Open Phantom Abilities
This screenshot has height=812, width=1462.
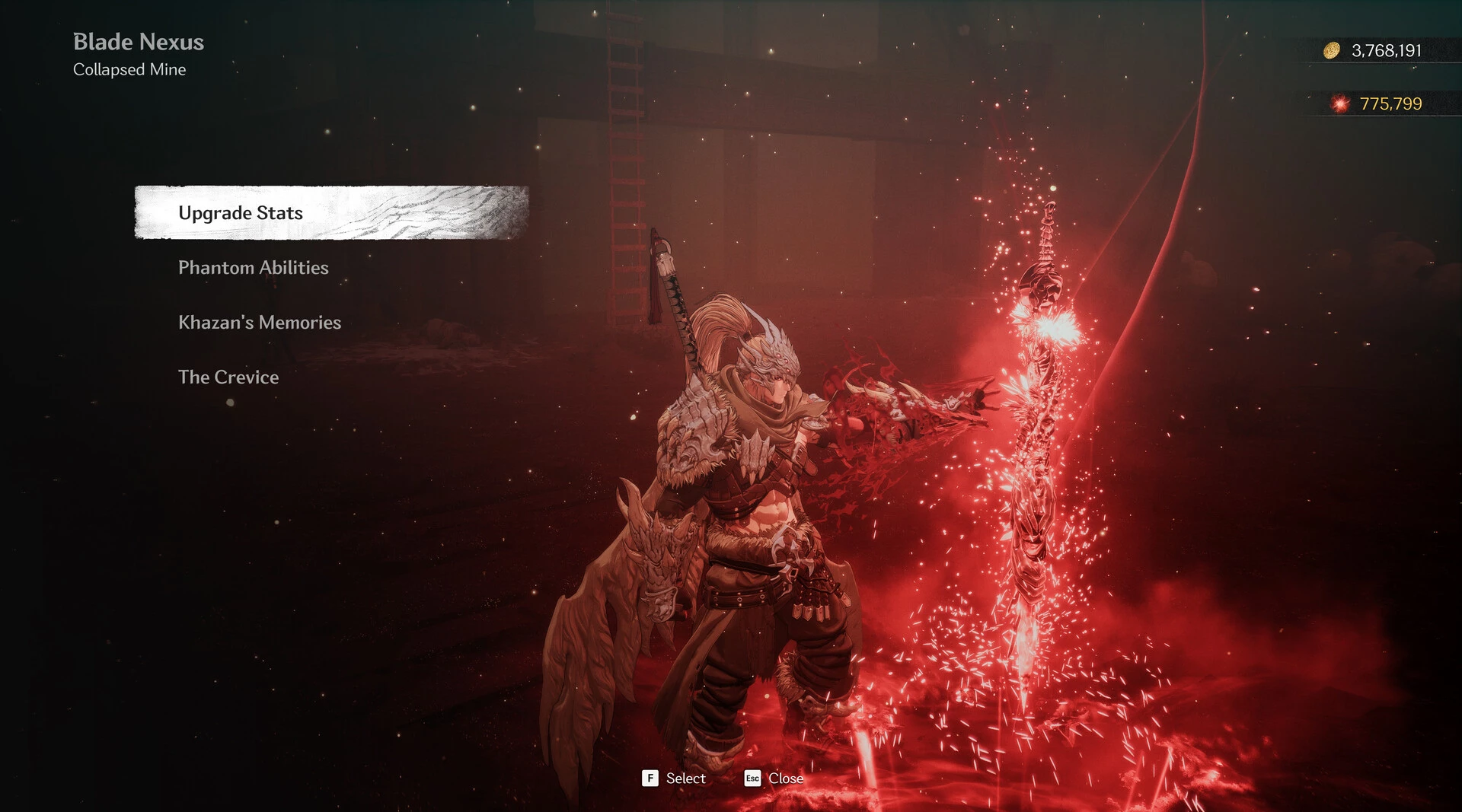(x=254, y=268)
